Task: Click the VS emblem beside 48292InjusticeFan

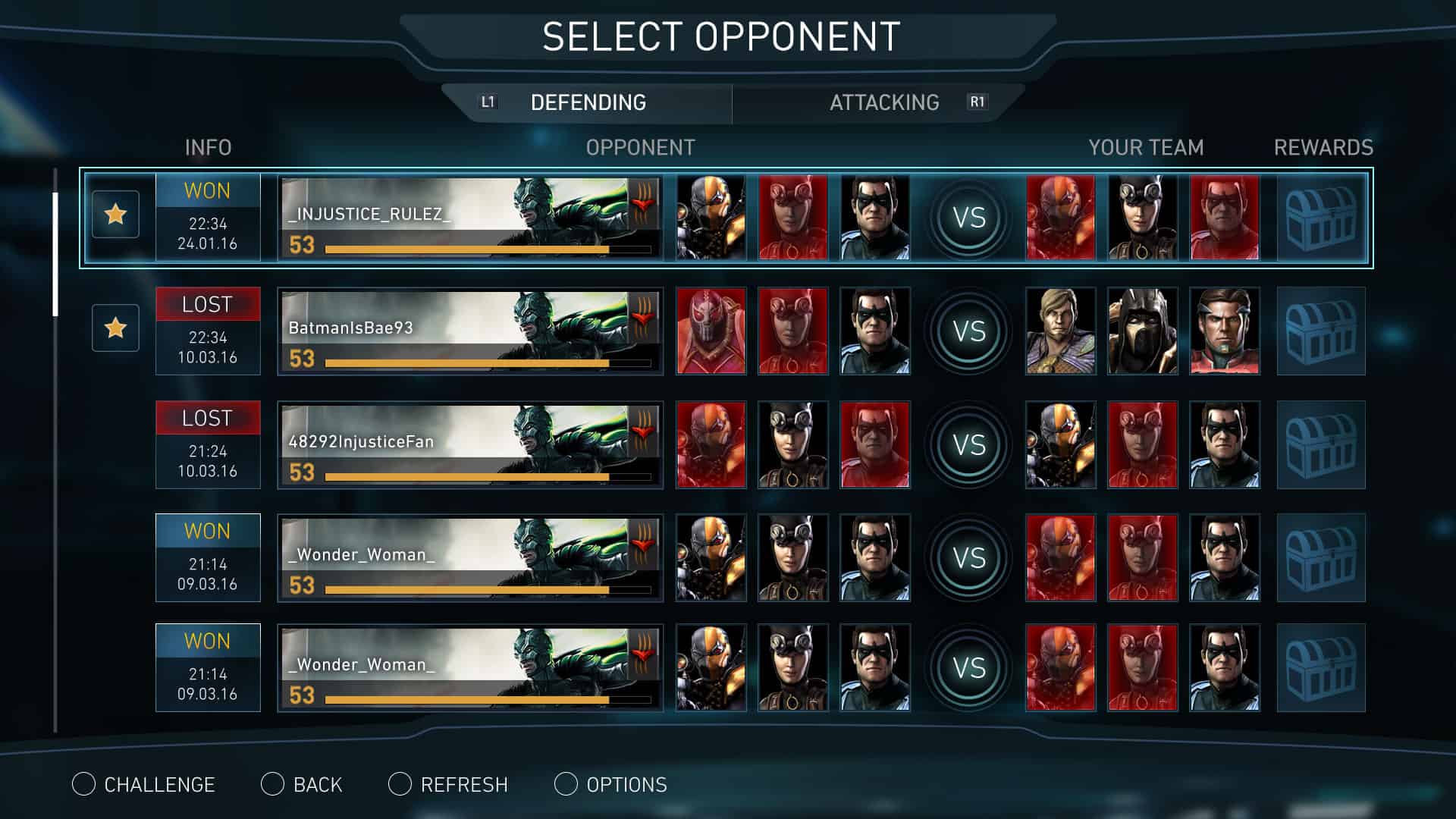Action: [x=968, y=444]
